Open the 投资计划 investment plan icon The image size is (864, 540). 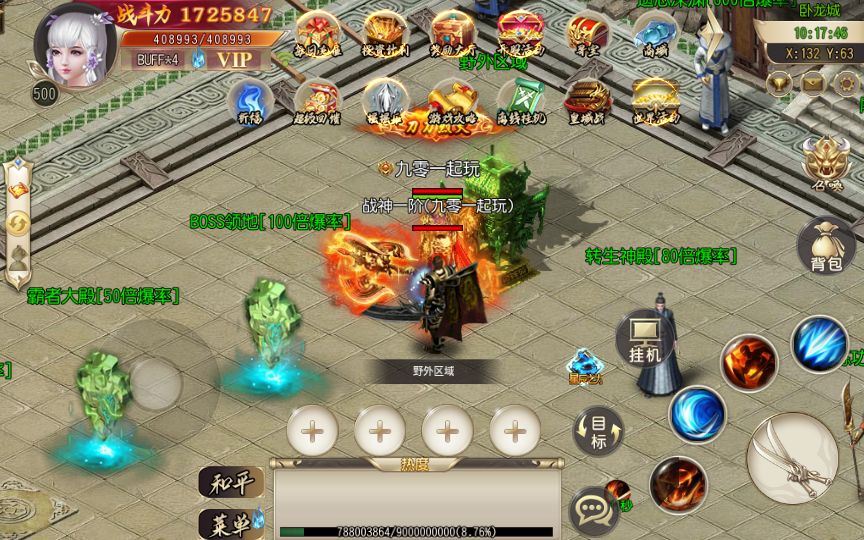[386, 35]
